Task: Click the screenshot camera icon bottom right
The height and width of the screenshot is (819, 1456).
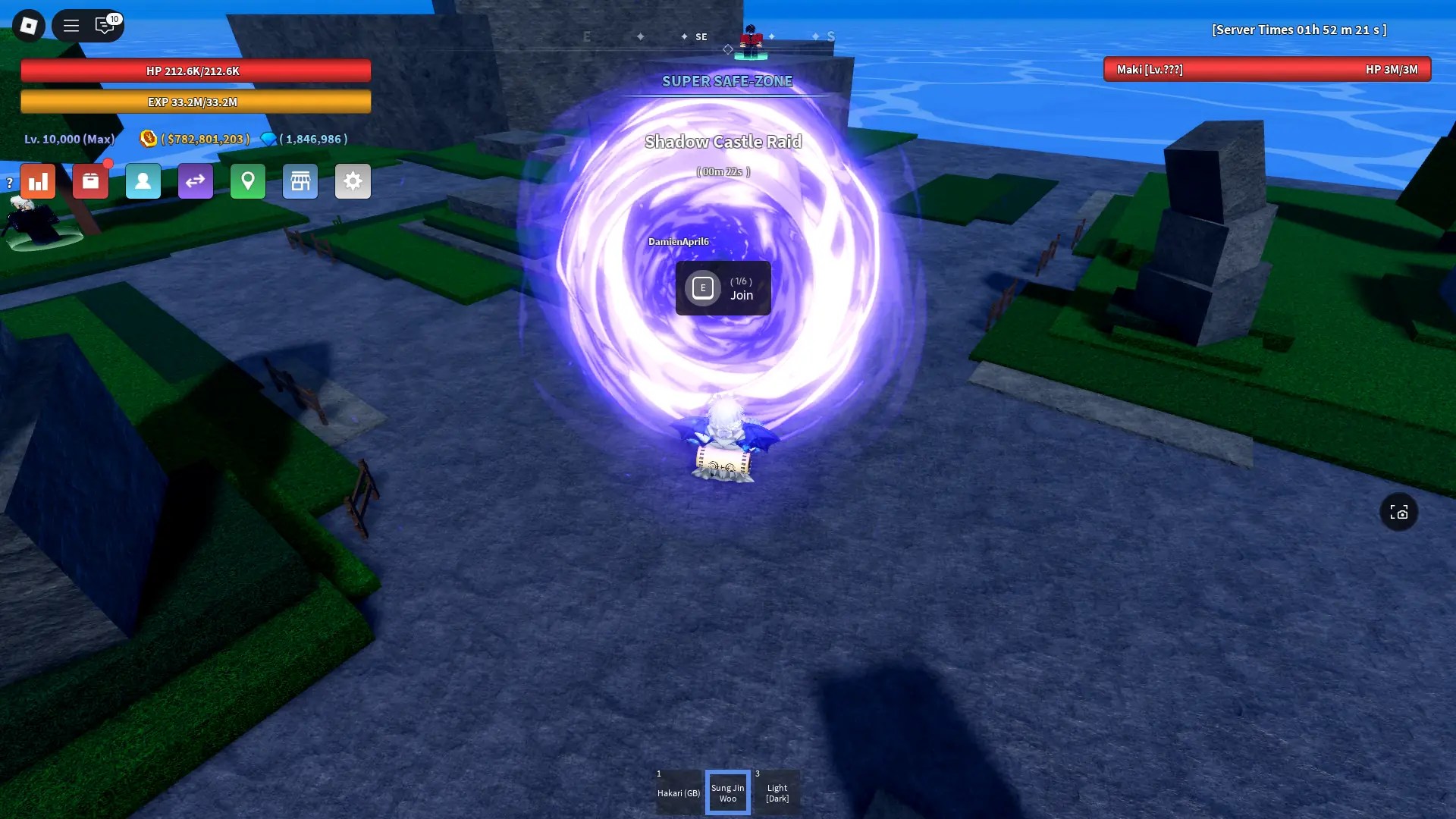Action: [1400, 512]
